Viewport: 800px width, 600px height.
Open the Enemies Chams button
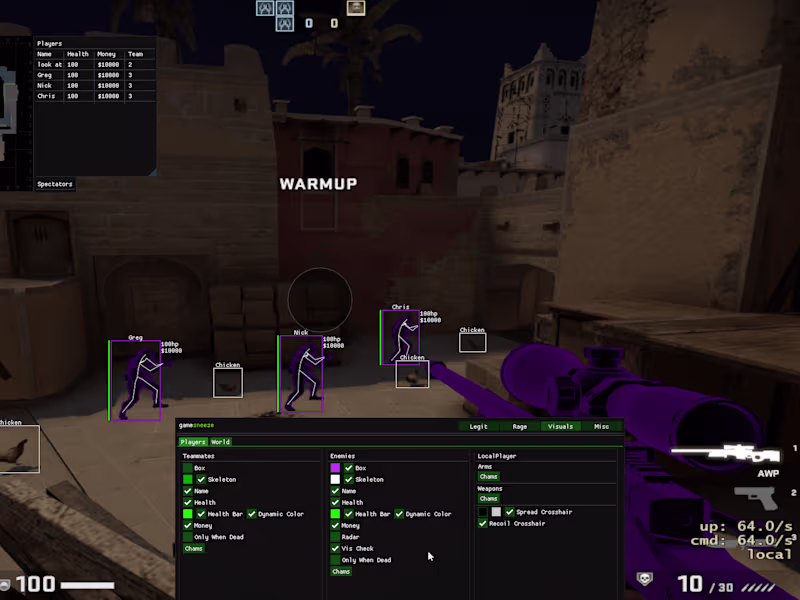click(x=341, y=572)
